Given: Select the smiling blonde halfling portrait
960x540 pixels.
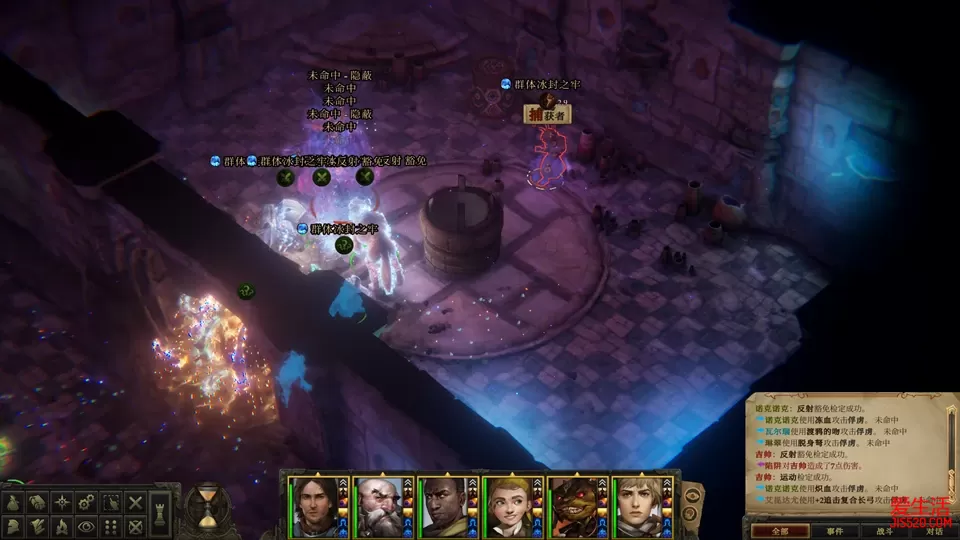Looking at the screenshot, I should click(x=508, y=506).
